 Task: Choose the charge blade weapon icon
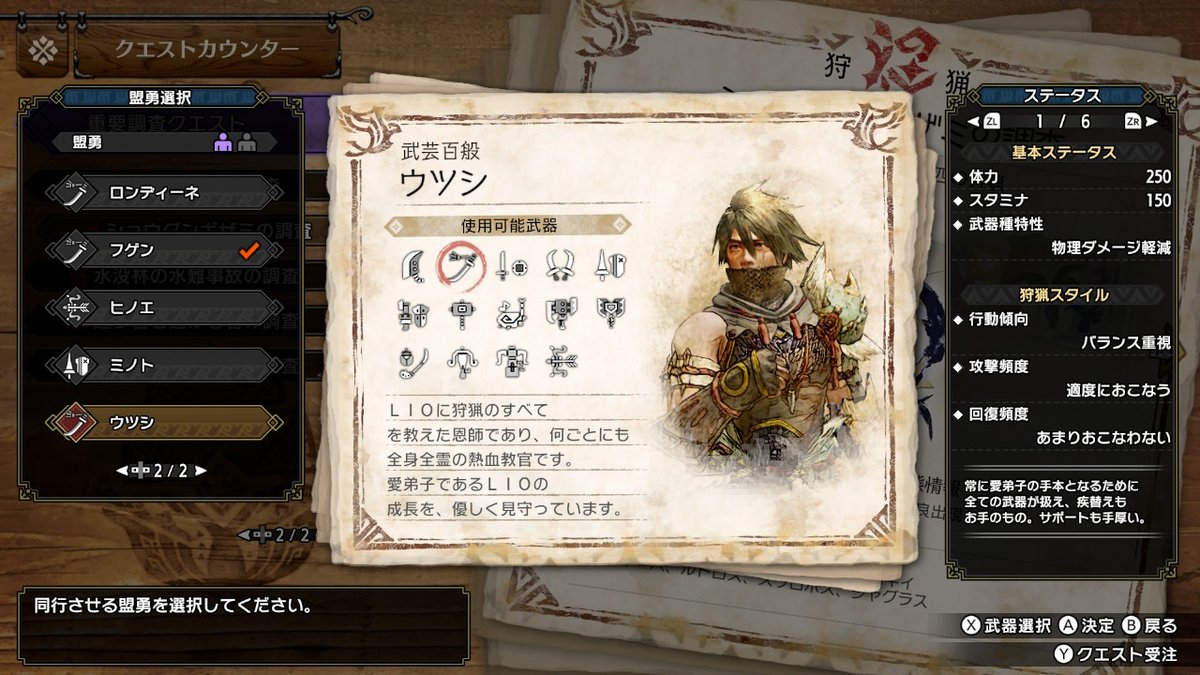607,312
